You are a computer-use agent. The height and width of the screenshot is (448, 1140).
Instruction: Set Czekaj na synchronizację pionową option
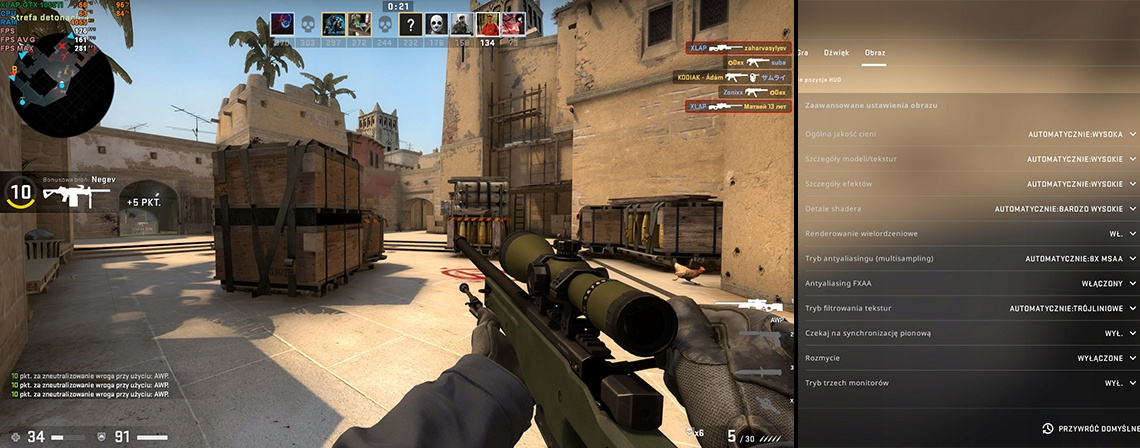click(x=1120, y=333)
